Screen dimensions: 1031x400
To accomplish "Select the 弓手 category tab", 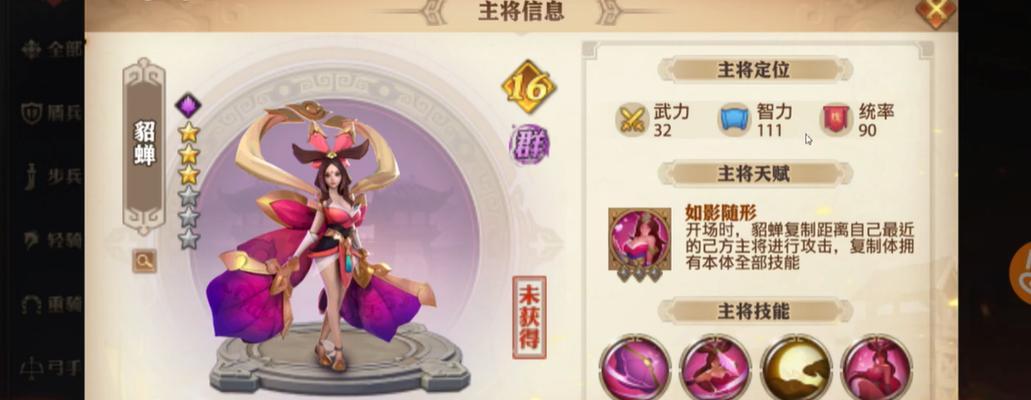I will (49, 367).
